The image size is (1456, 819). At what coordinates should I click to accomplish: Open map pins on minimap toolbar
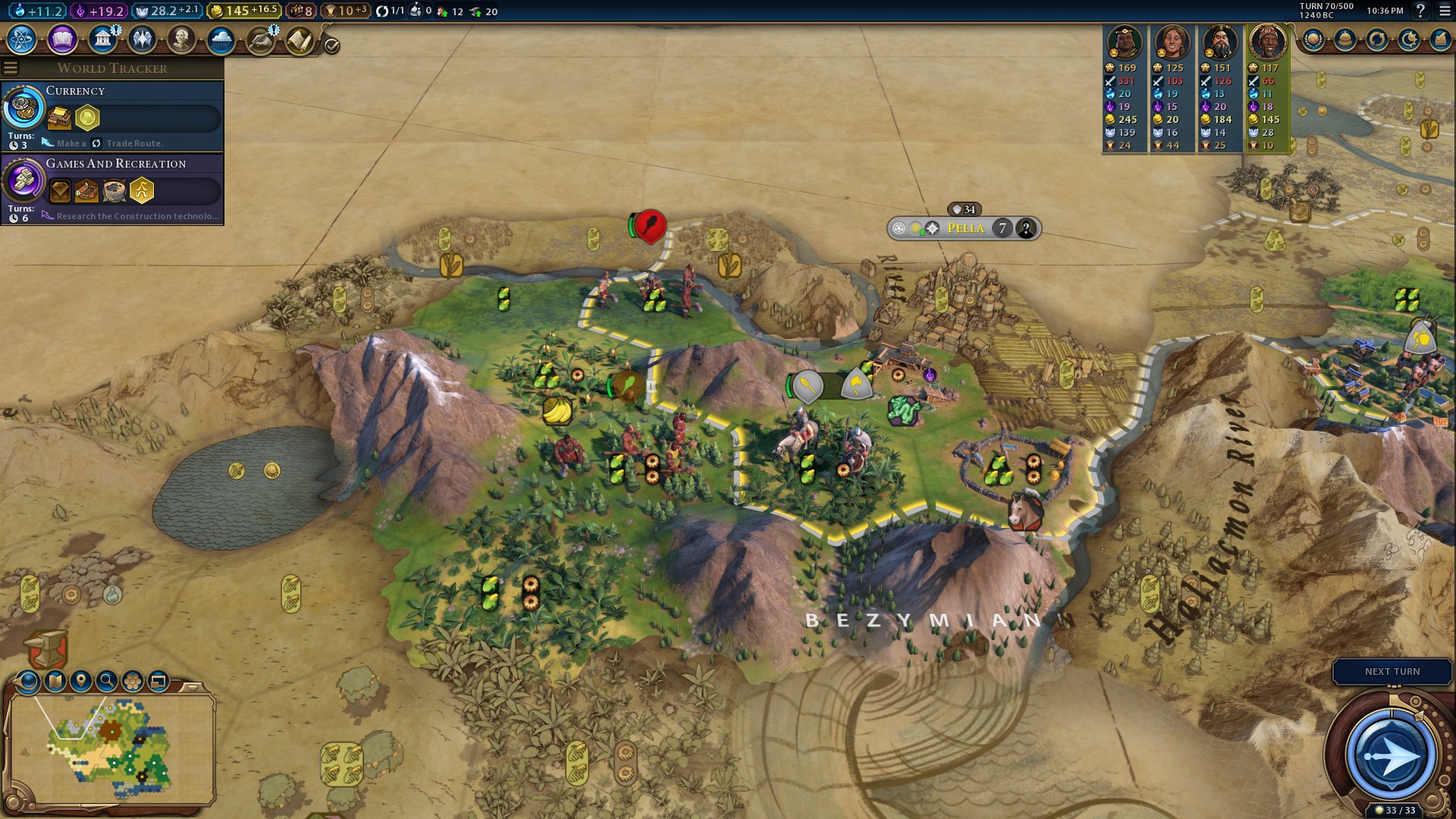coord(81,681)
